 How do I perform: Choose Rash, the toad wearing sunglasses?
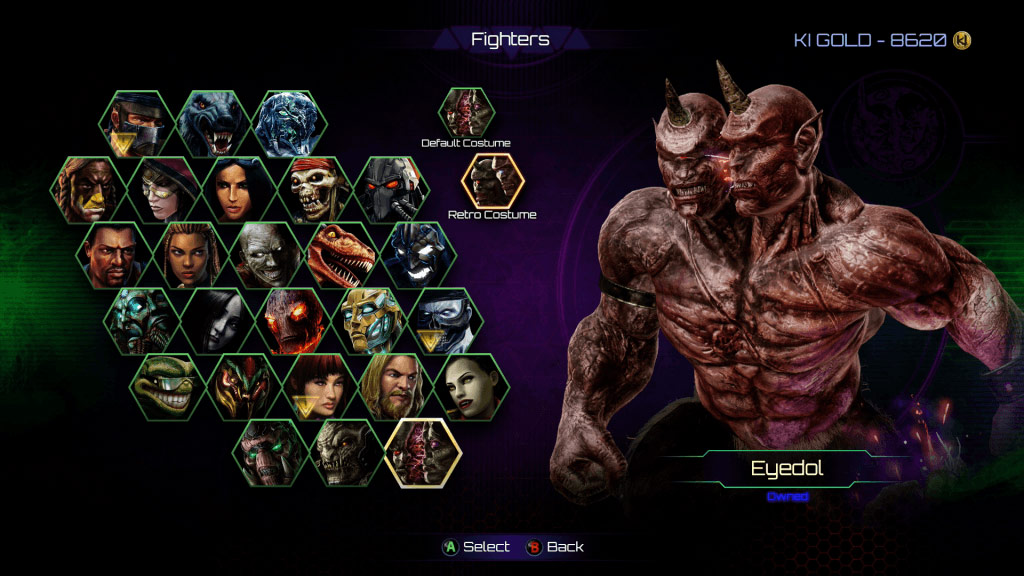click(x=167, y=387)
